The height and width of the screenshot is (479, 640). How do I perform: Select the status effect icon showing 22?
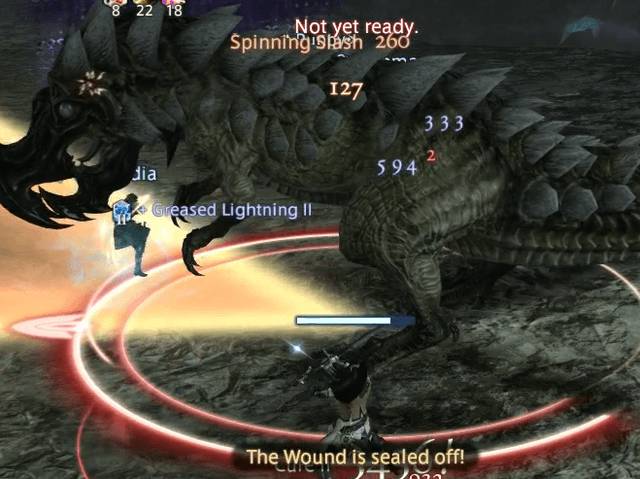(145, 2)
